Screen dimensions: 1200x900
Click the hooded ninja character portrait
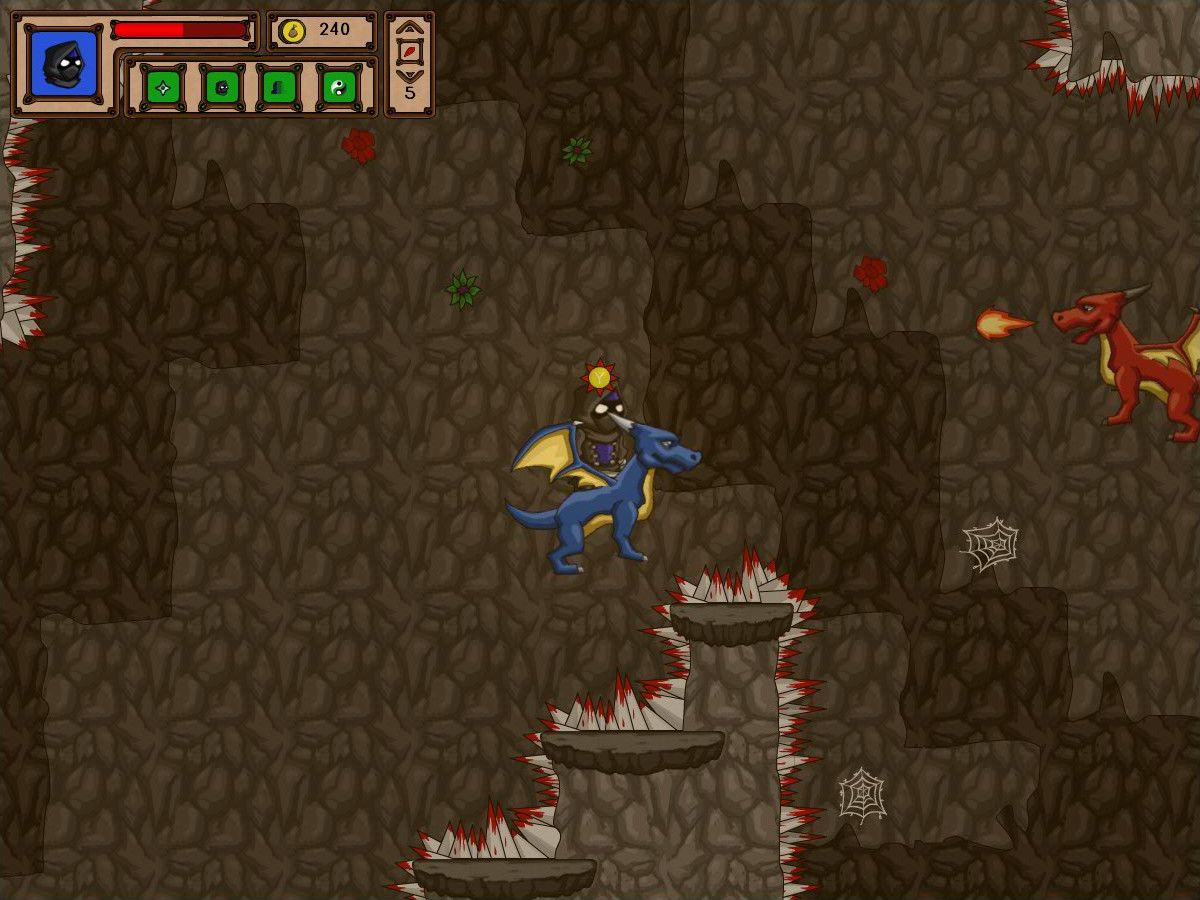coord(64,64)
